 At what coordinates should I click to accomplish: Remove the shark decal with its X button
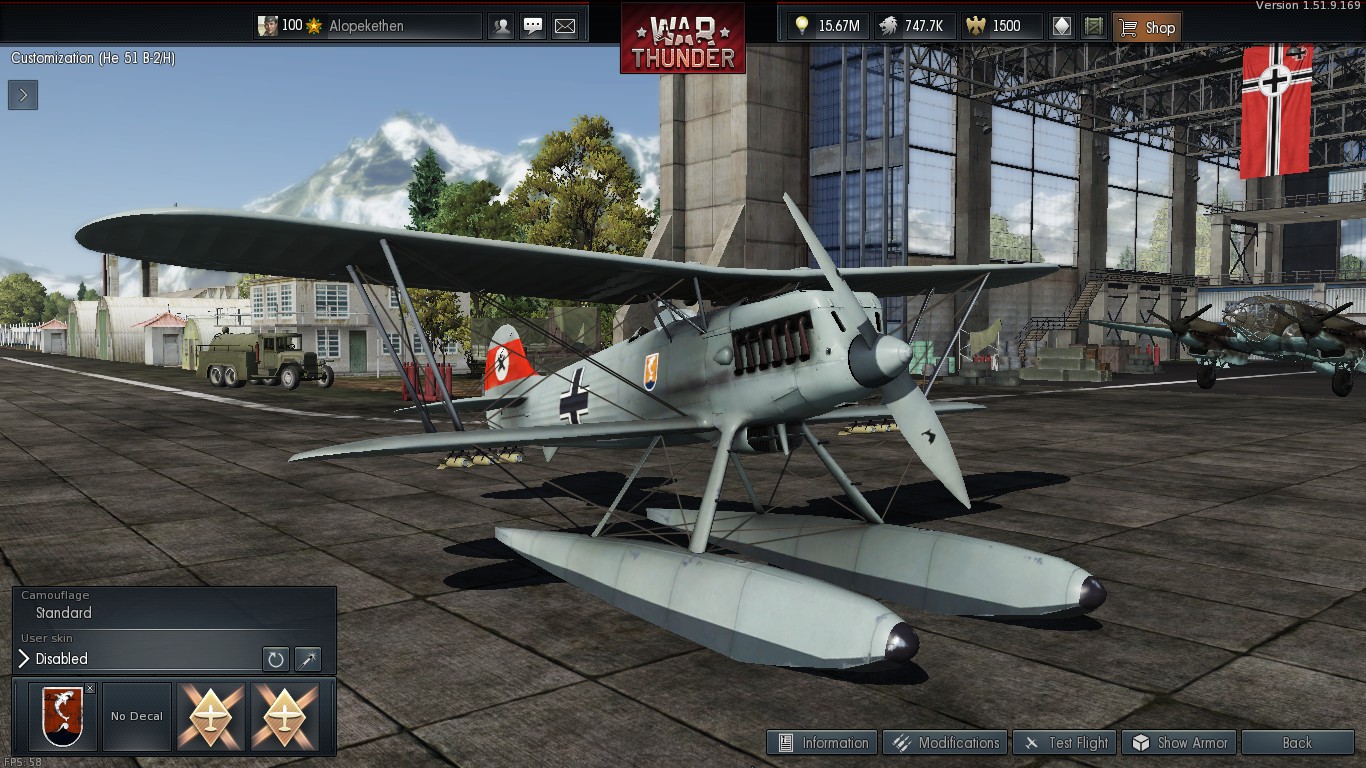pyautogui.click(x=90, y=688)
